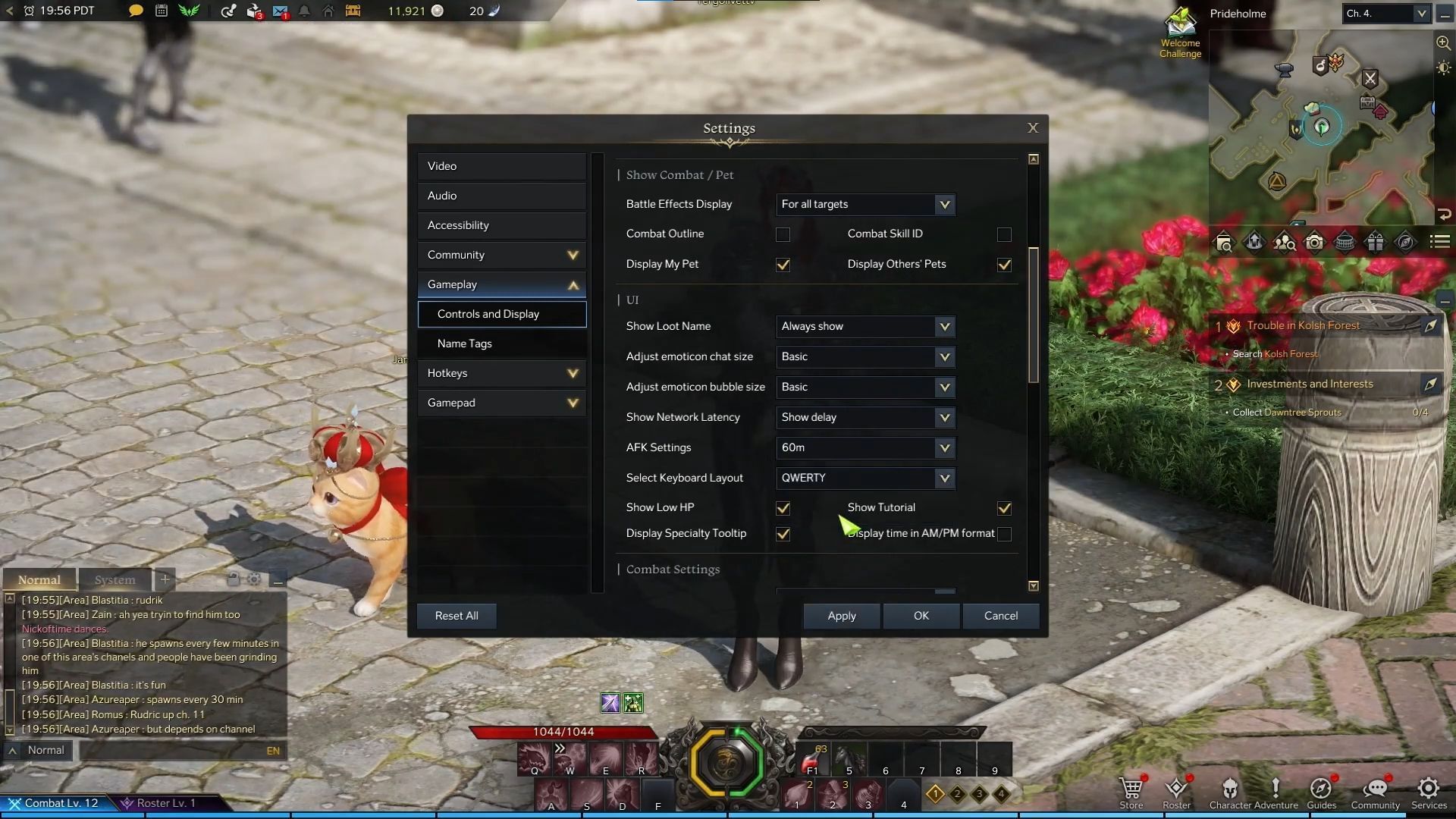Open the mail icon in top bar
Screen dimensions: 1456x819
point(279,11)
